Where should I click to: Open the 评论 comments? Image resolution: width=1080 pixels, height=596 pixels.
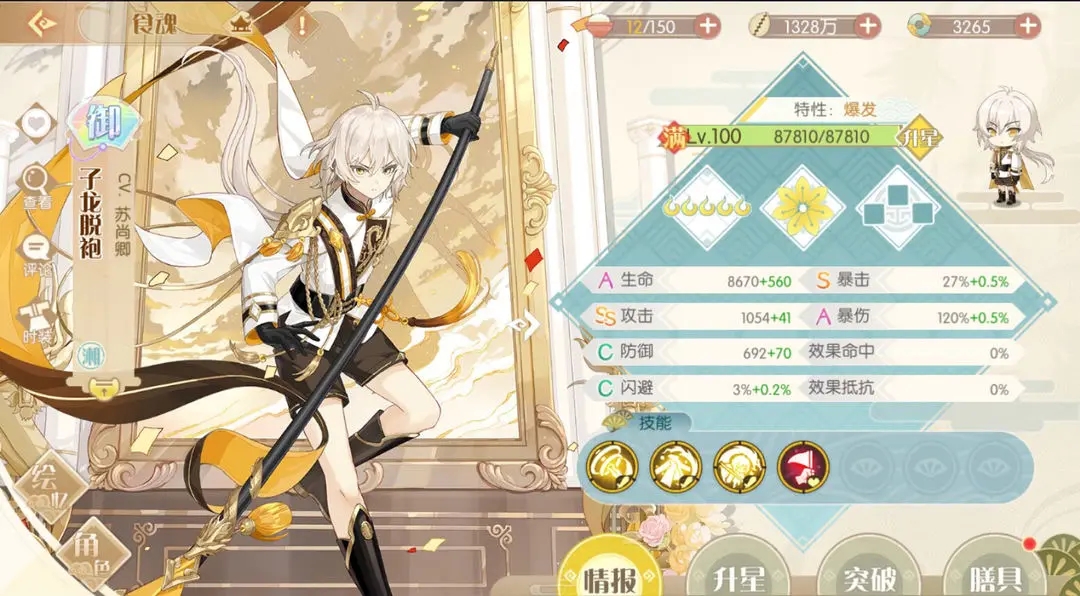[36, 250]
